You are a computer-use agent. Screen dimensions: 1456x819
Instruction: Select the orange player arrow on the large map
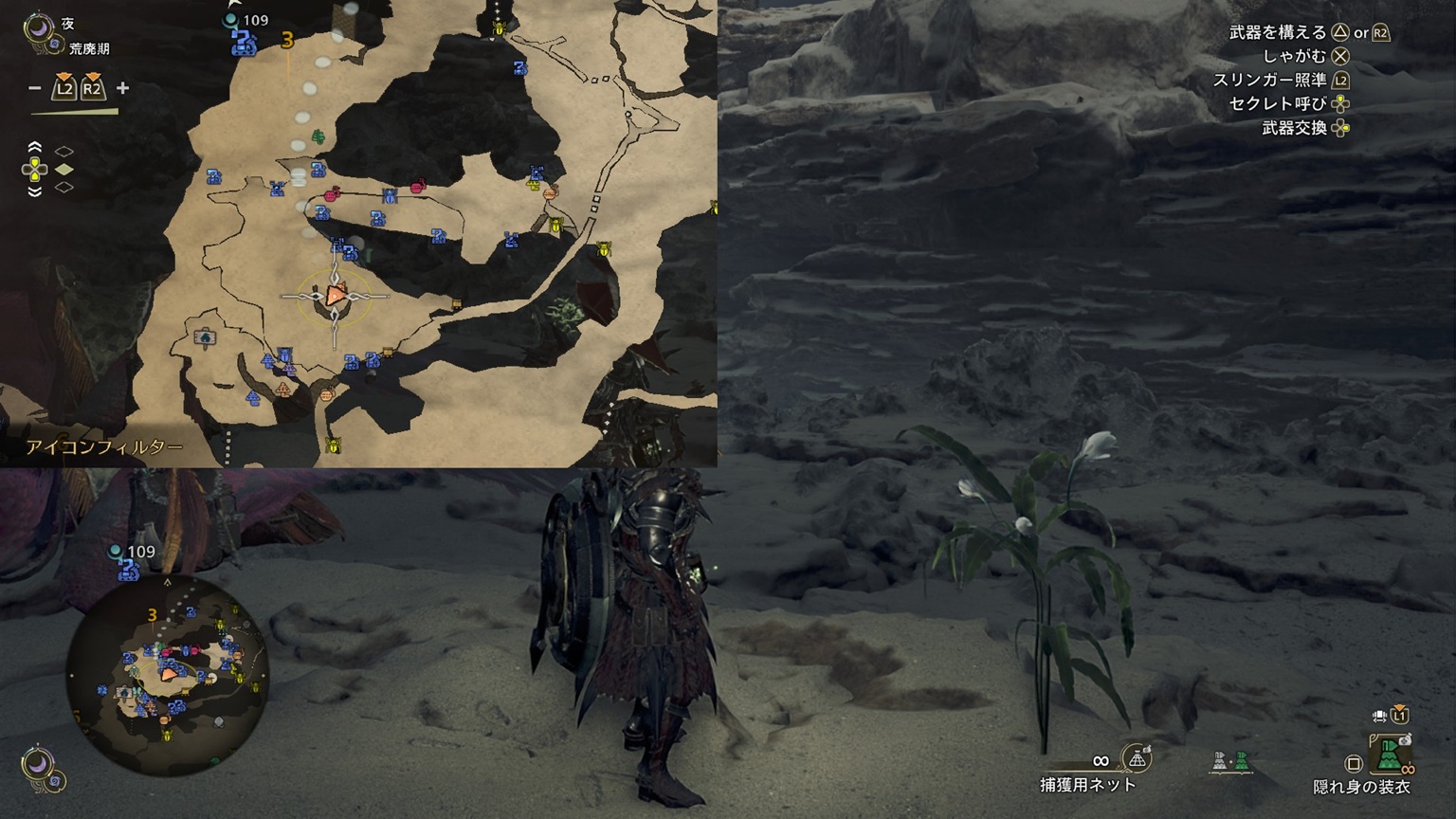click(335, 295)
